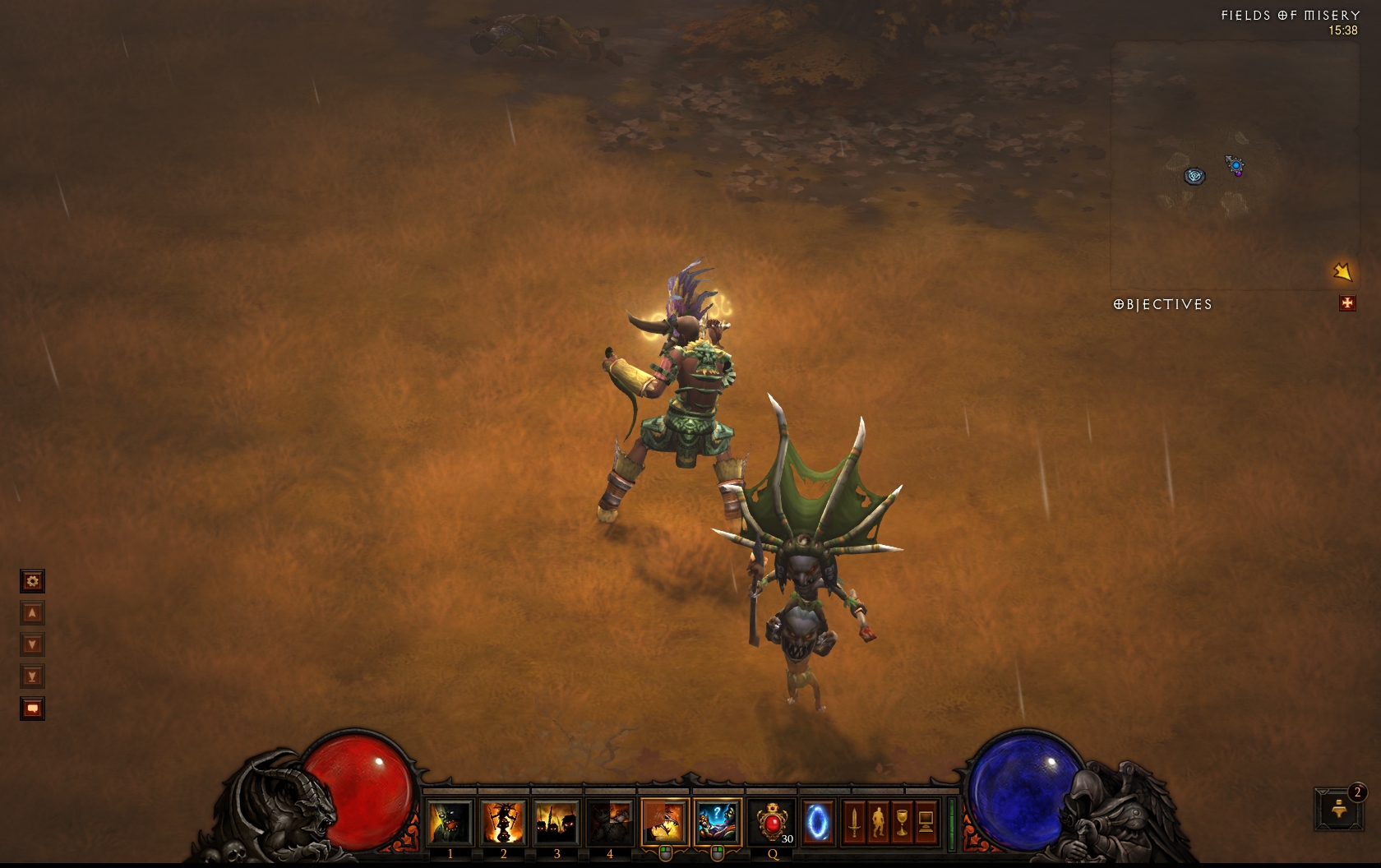The height and width of the screenshot is (868, 1381).
Task: Select the Gargantuan skill in slot 4
Action: [x=609, y=822]
